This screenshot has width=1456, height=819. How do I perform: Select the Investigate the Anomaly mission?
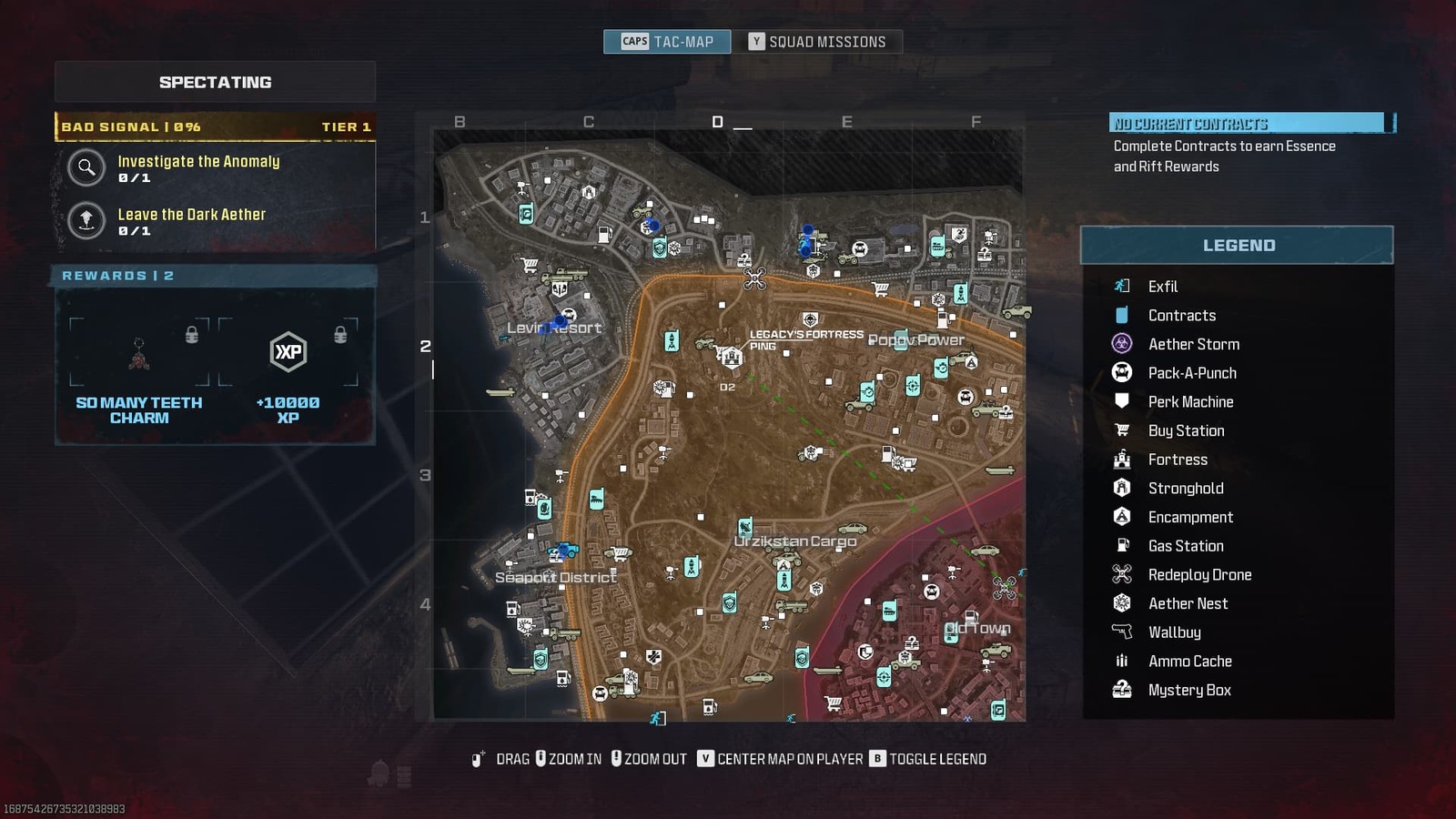[198, 169]
